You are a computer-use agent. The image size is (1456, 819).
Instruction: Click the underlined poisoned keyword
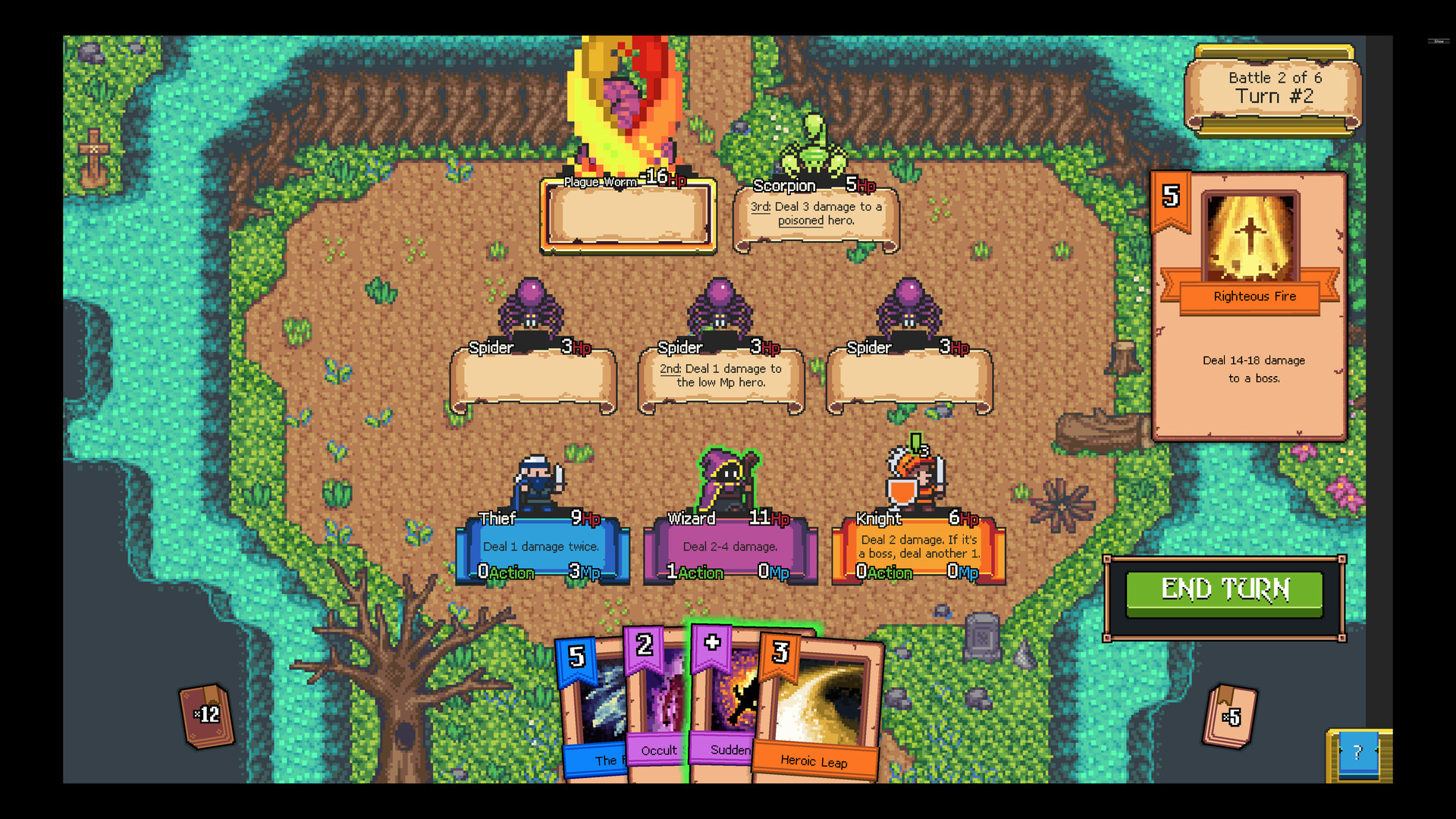[x=801, y=221]
